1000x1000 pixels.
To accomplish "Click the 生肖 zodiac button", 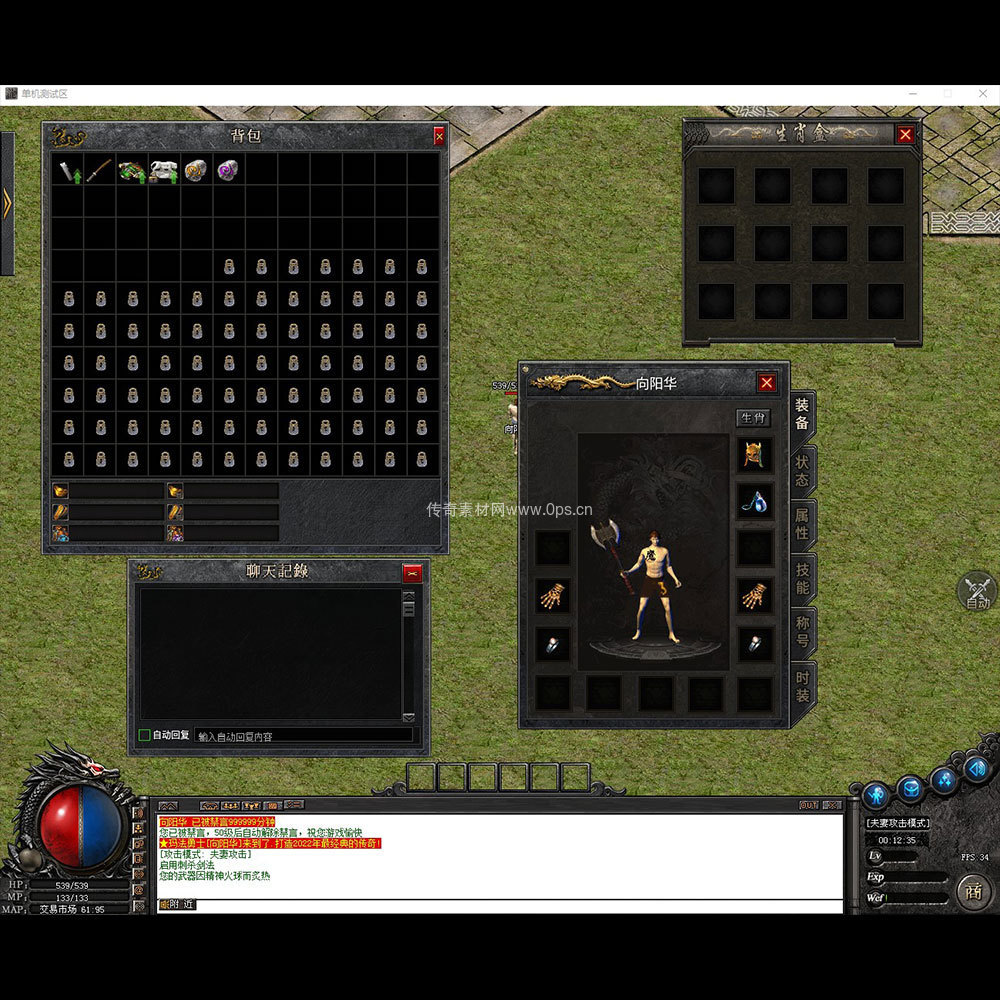I will (x=754, y=418).
